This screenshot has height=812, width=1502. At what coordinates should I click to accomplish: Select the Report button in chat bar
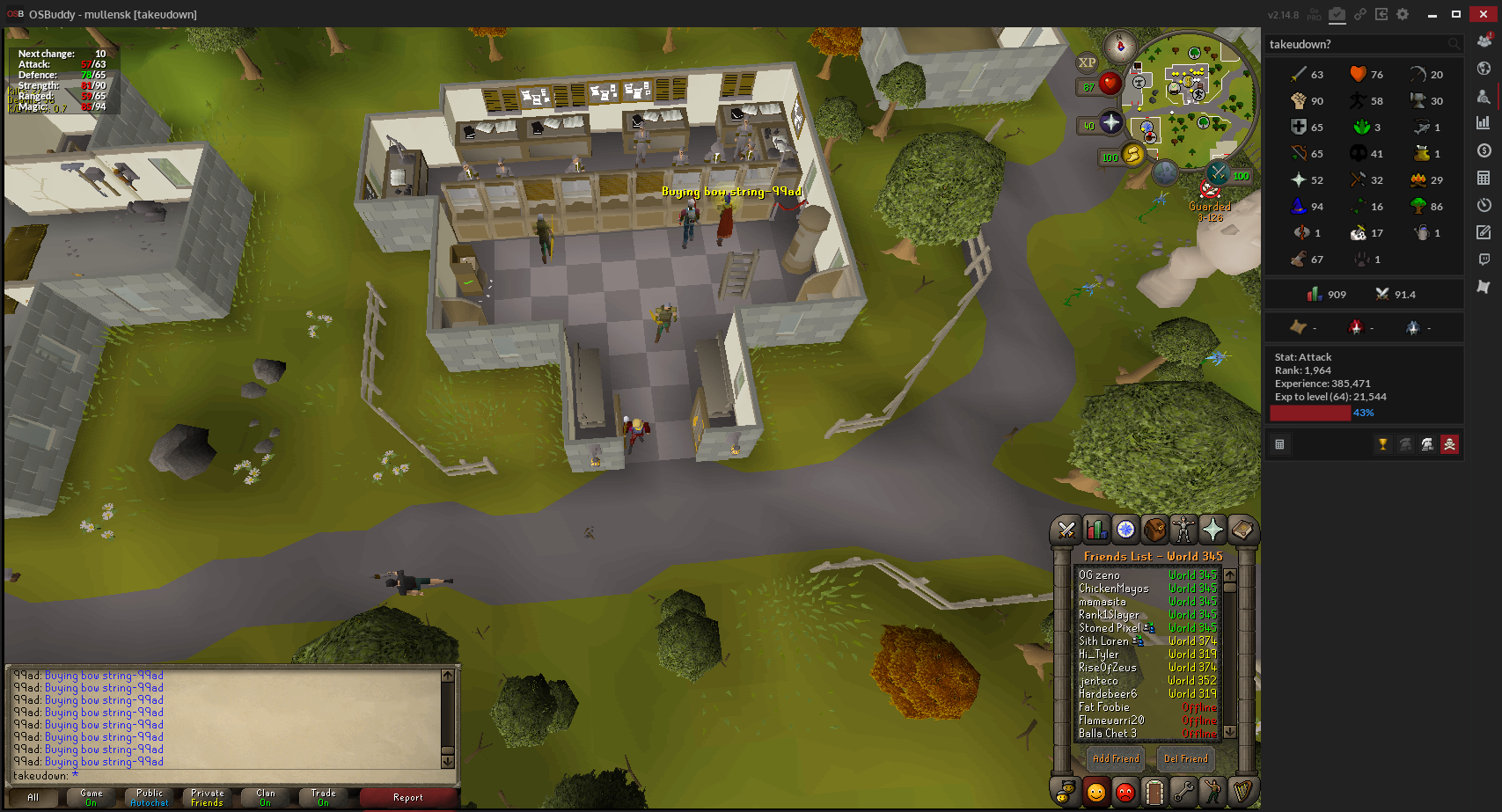[x=407, y=797]
